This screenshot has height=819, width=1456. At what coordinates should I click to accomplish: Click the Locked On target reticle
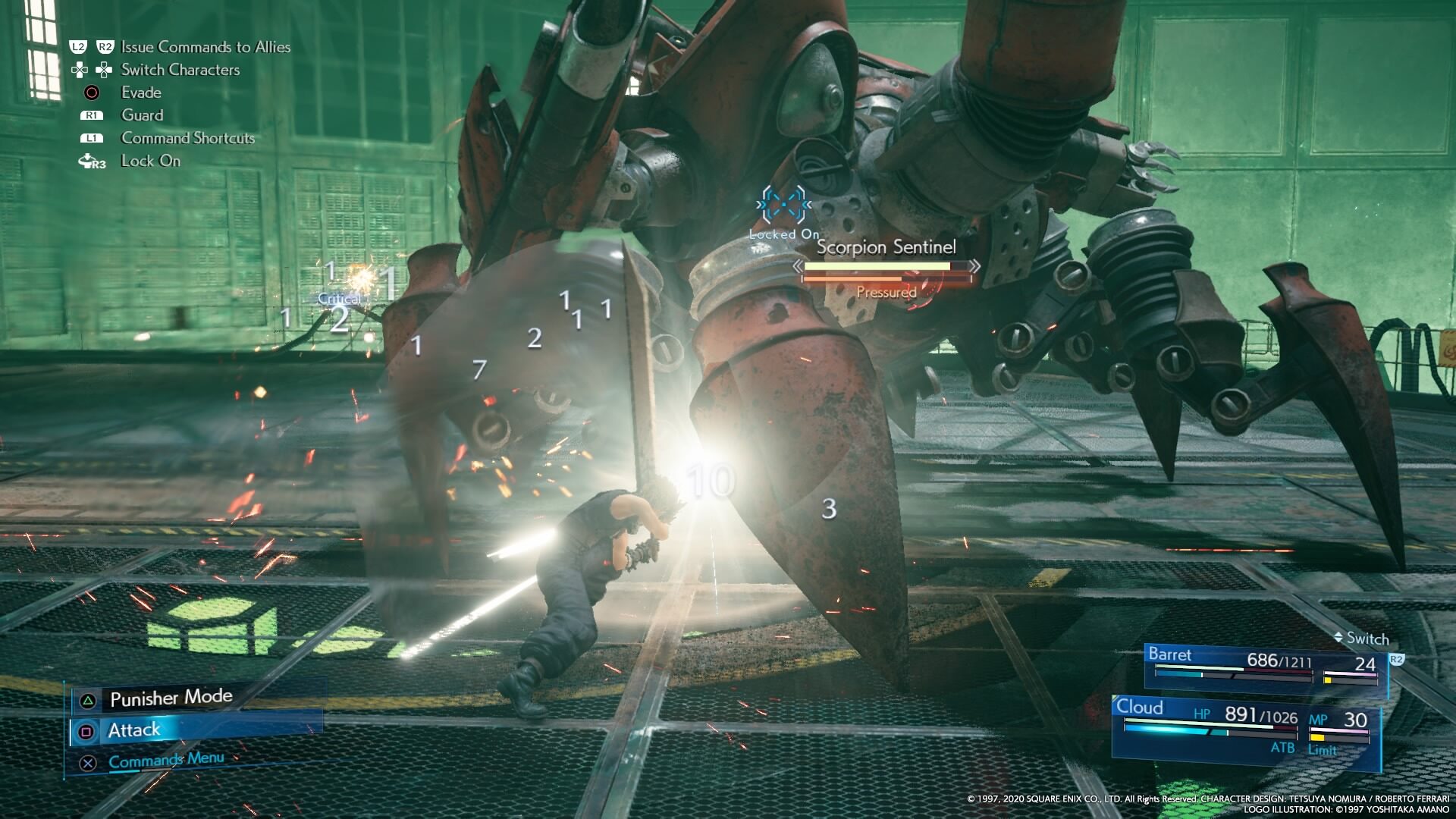pyautogui.click(x=783, y=205)
